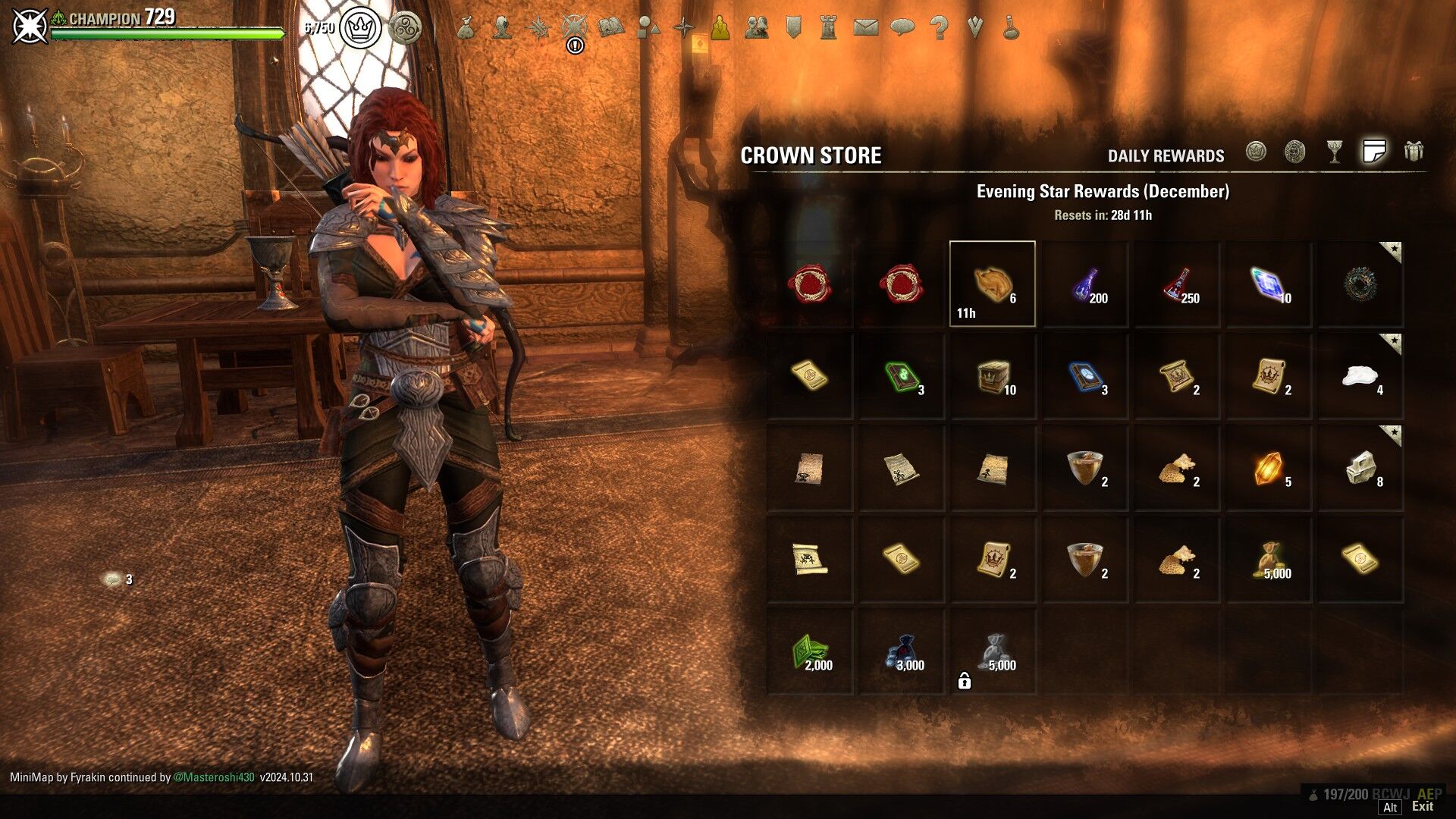Open the help question mark menu
This screenshot has width=1456, height=819.
[x=939, y=28]
